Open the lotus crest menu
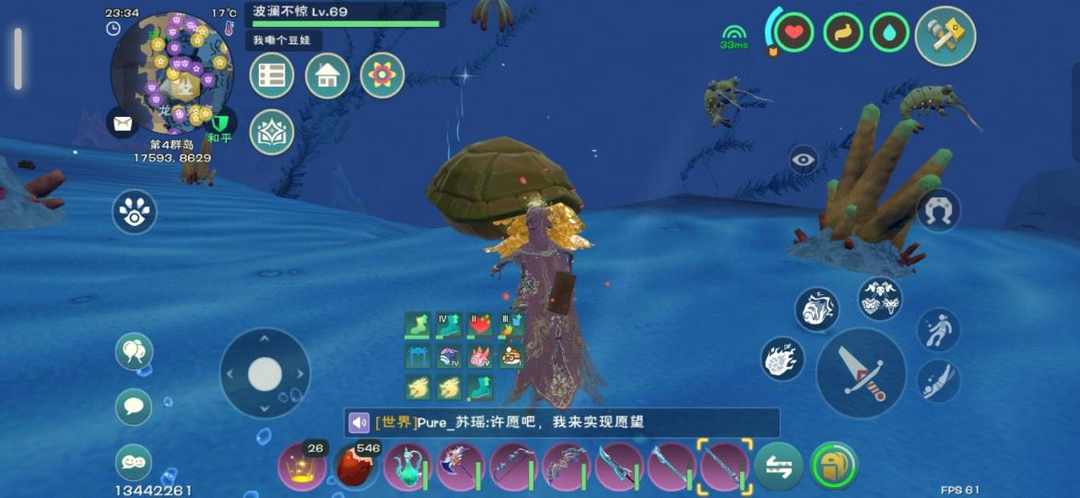The image size is (1080, 498). pos(271,132)
